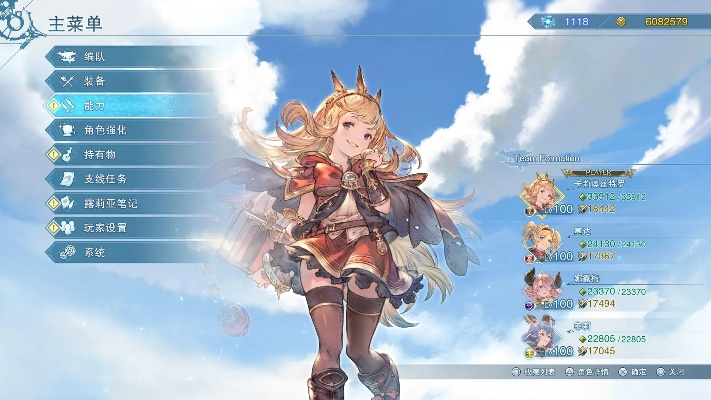Screen dimensions: 711x400
Task: Select 支线任务 (Side Quests)
Action: [x=120, y=178]
